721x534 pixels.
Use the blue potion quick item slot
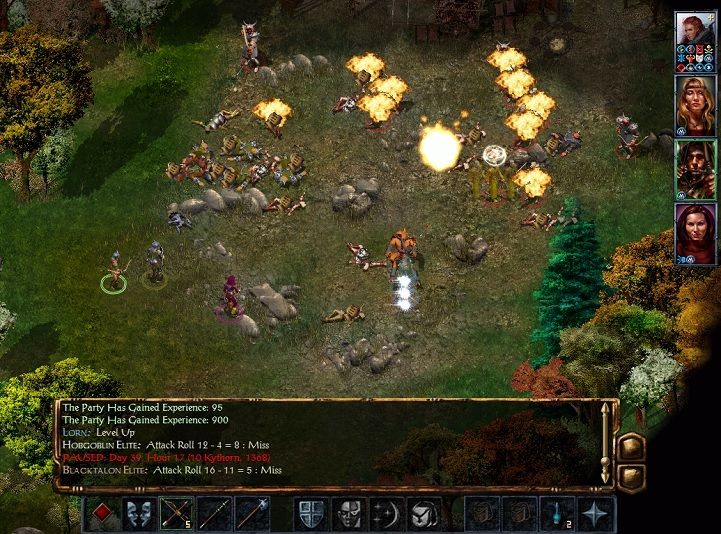click(557, 514)
